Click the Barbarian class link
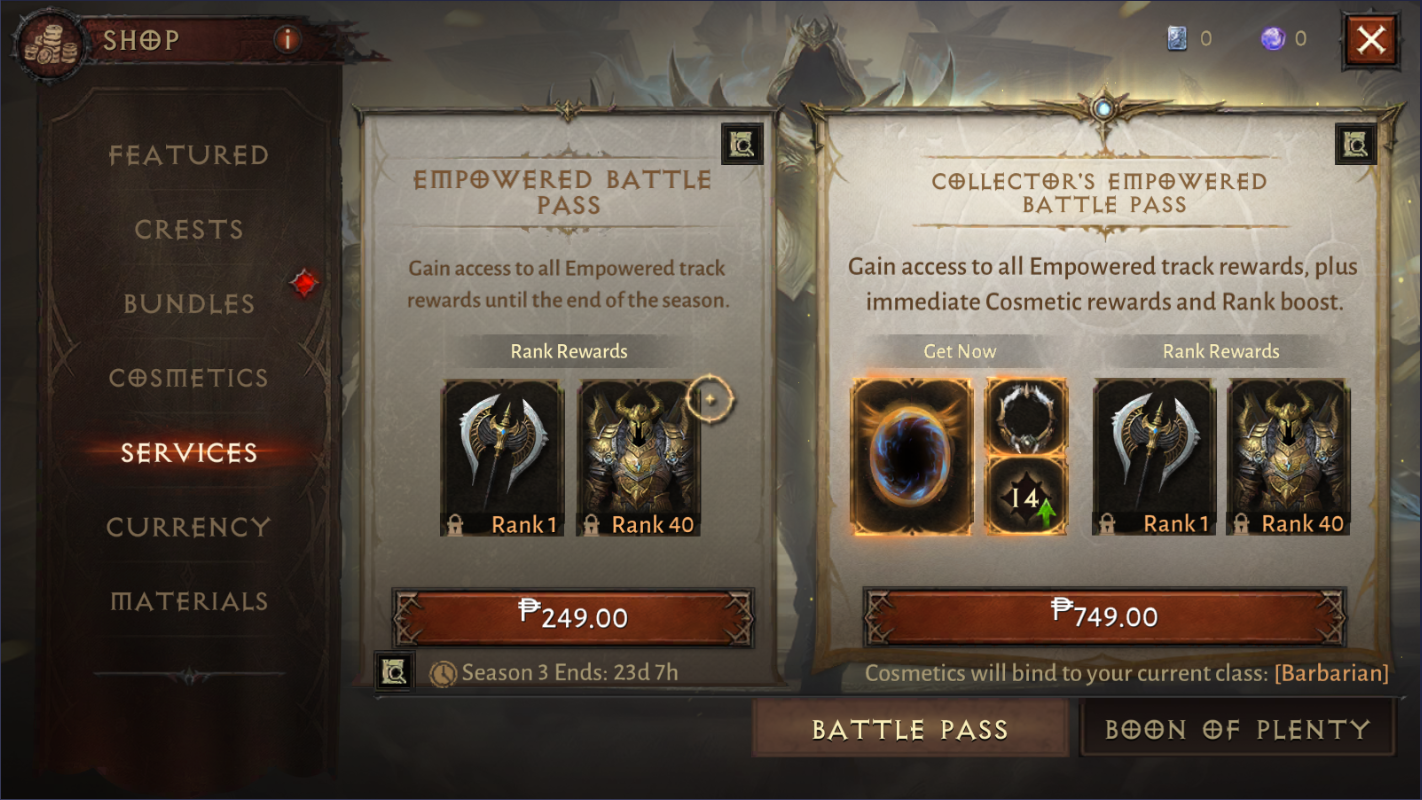 (x=1331, y=673)
